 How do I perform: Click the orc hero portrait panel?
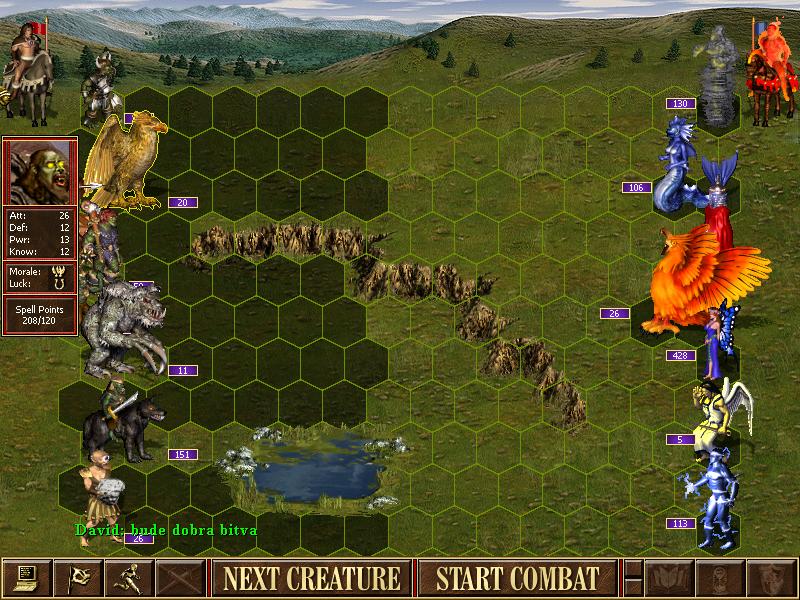(40, 172)
